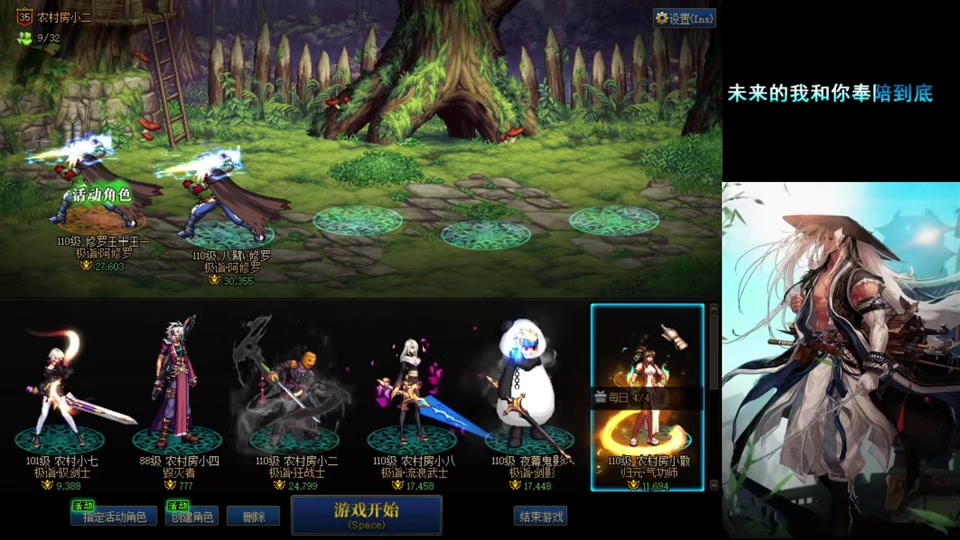Start the game with 游戏开始 button

point(366,514)
